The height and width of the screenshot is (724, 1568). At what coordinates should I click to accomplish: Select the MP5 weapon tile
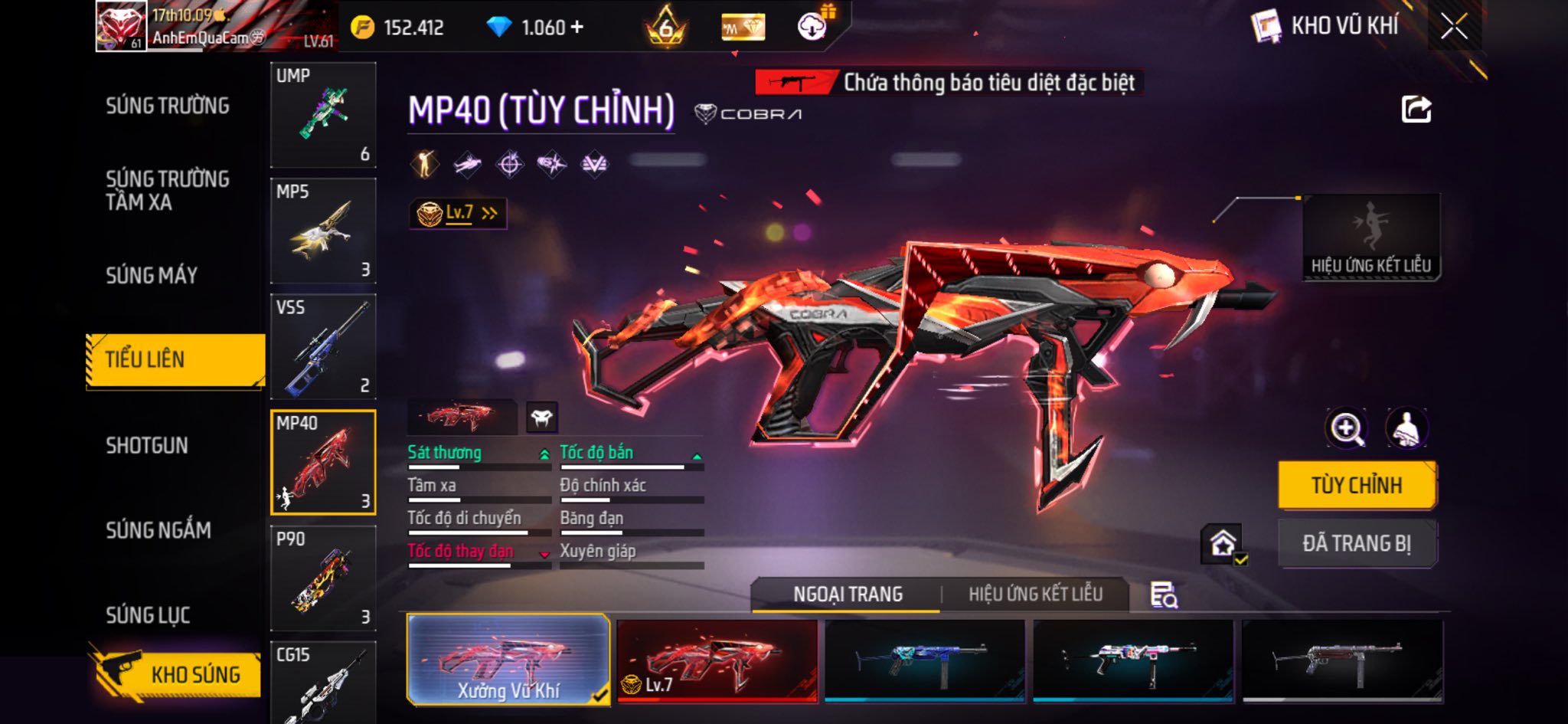[323, 231]
